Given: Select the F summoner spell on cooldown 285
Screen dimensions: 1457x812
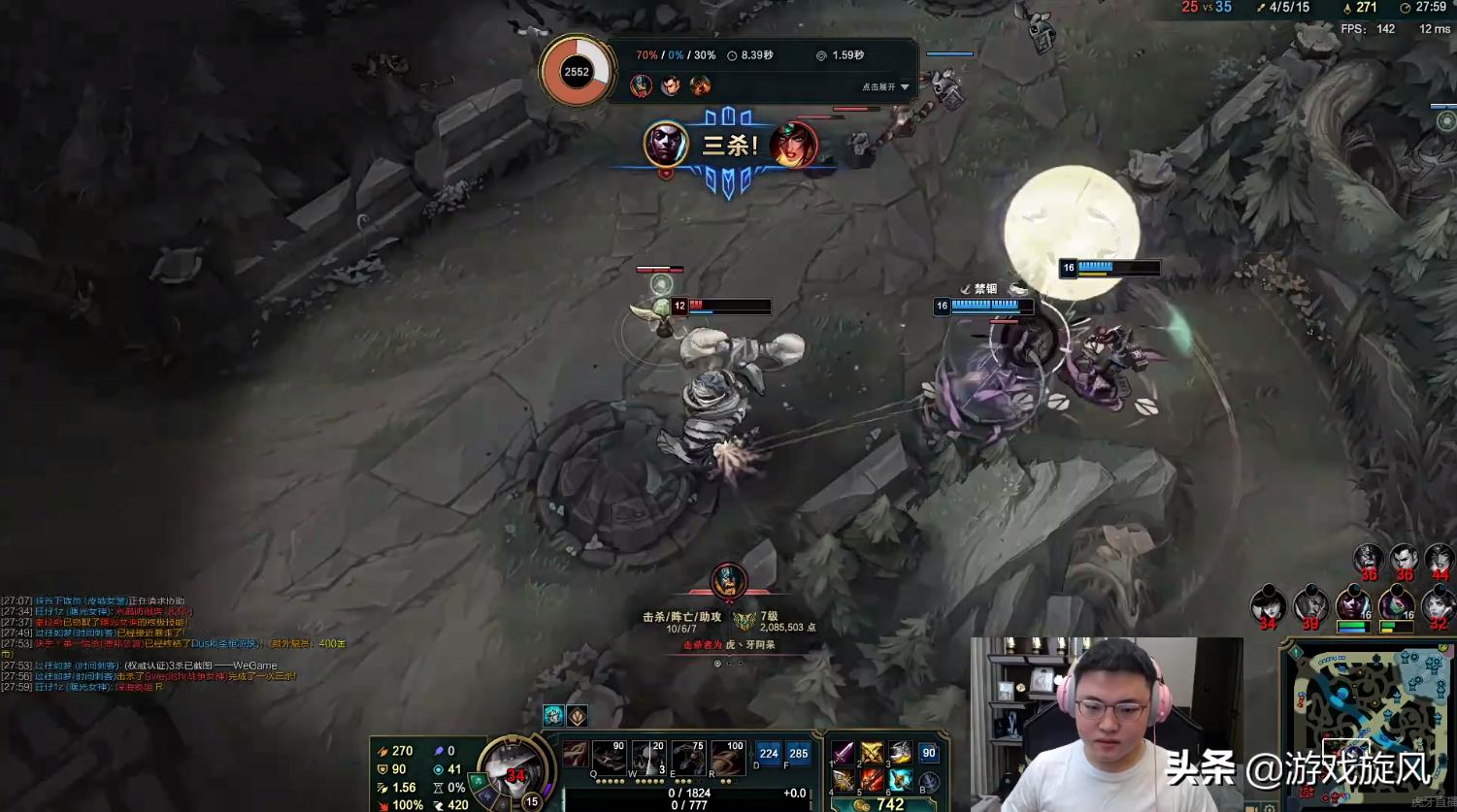Looking at the screenshot, I should click(799, 754).
